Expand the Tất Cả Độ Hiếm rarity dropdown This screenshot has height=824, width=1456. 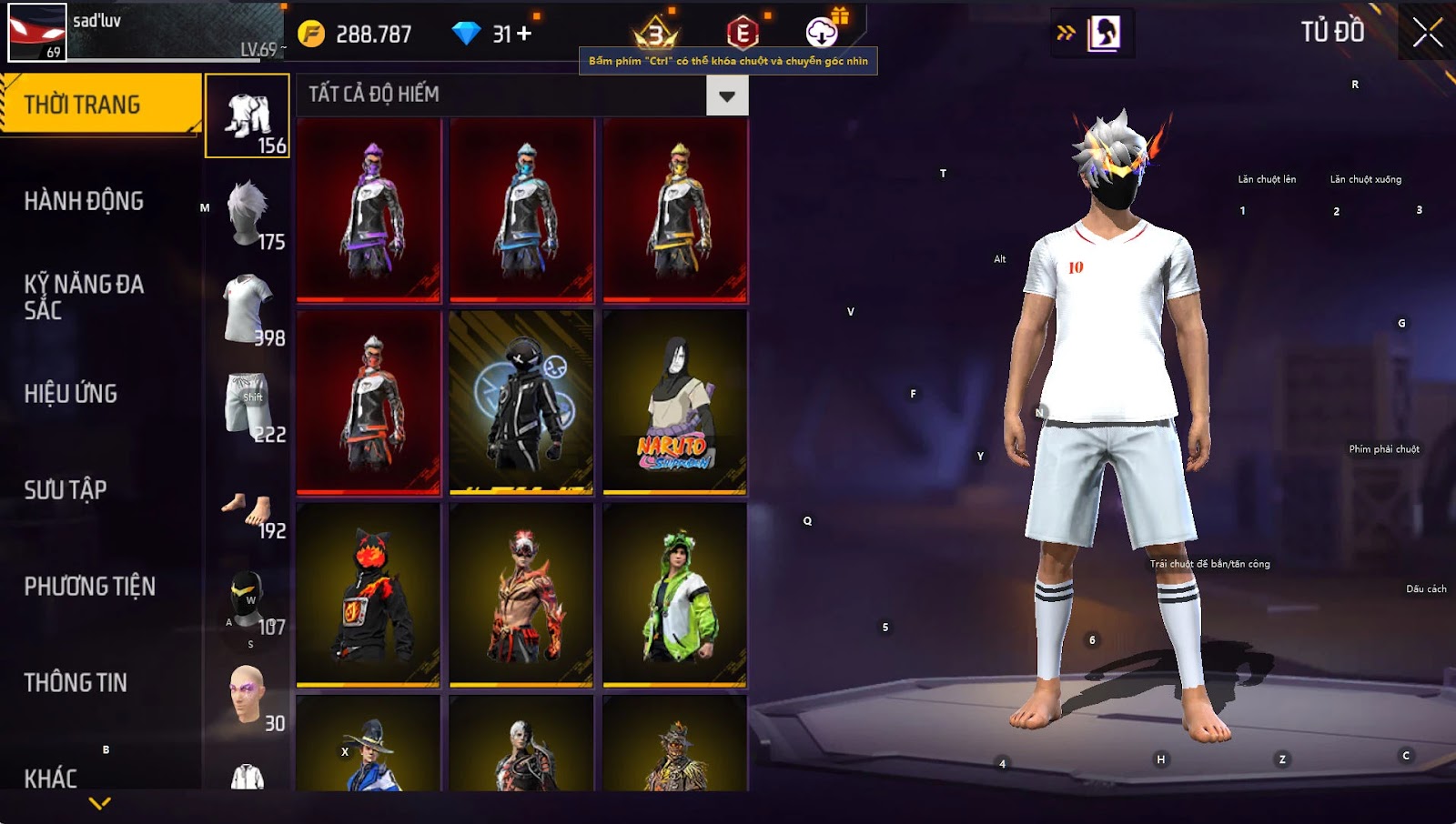pyautogui.click(x=727, y=95)
